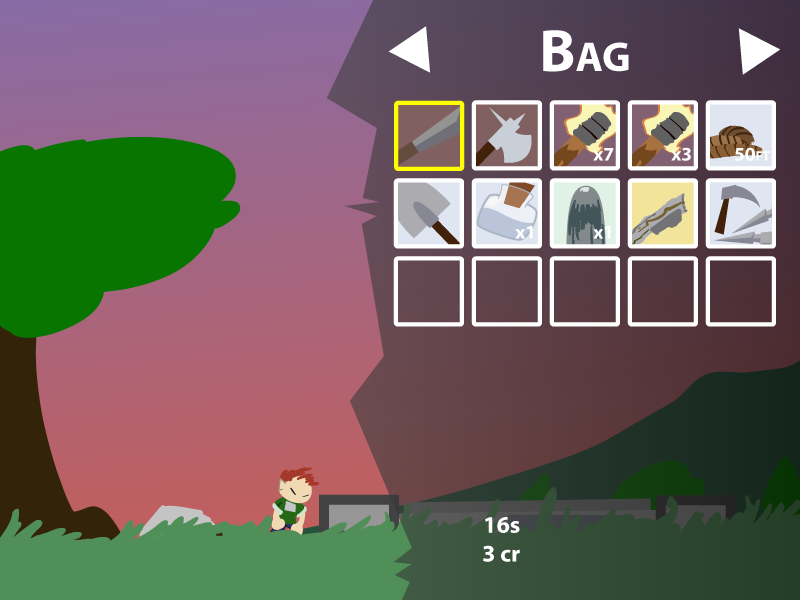Select the 50ft rope coil
This screenshot has width=800, height=600.
741,136
